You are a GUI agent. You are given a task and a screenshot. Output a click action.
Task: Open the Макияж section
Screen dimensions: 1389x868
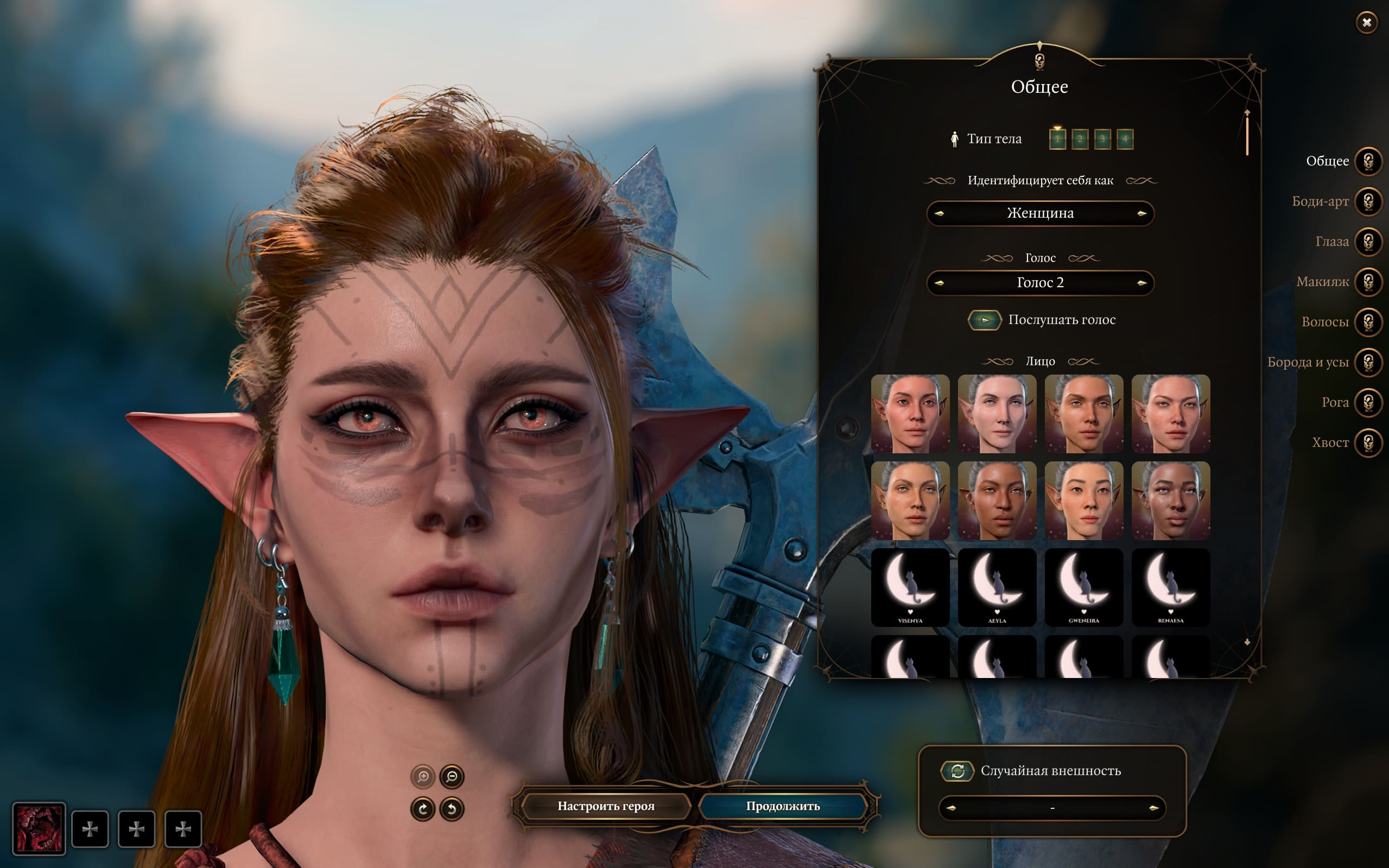(x=1368, y=282)
